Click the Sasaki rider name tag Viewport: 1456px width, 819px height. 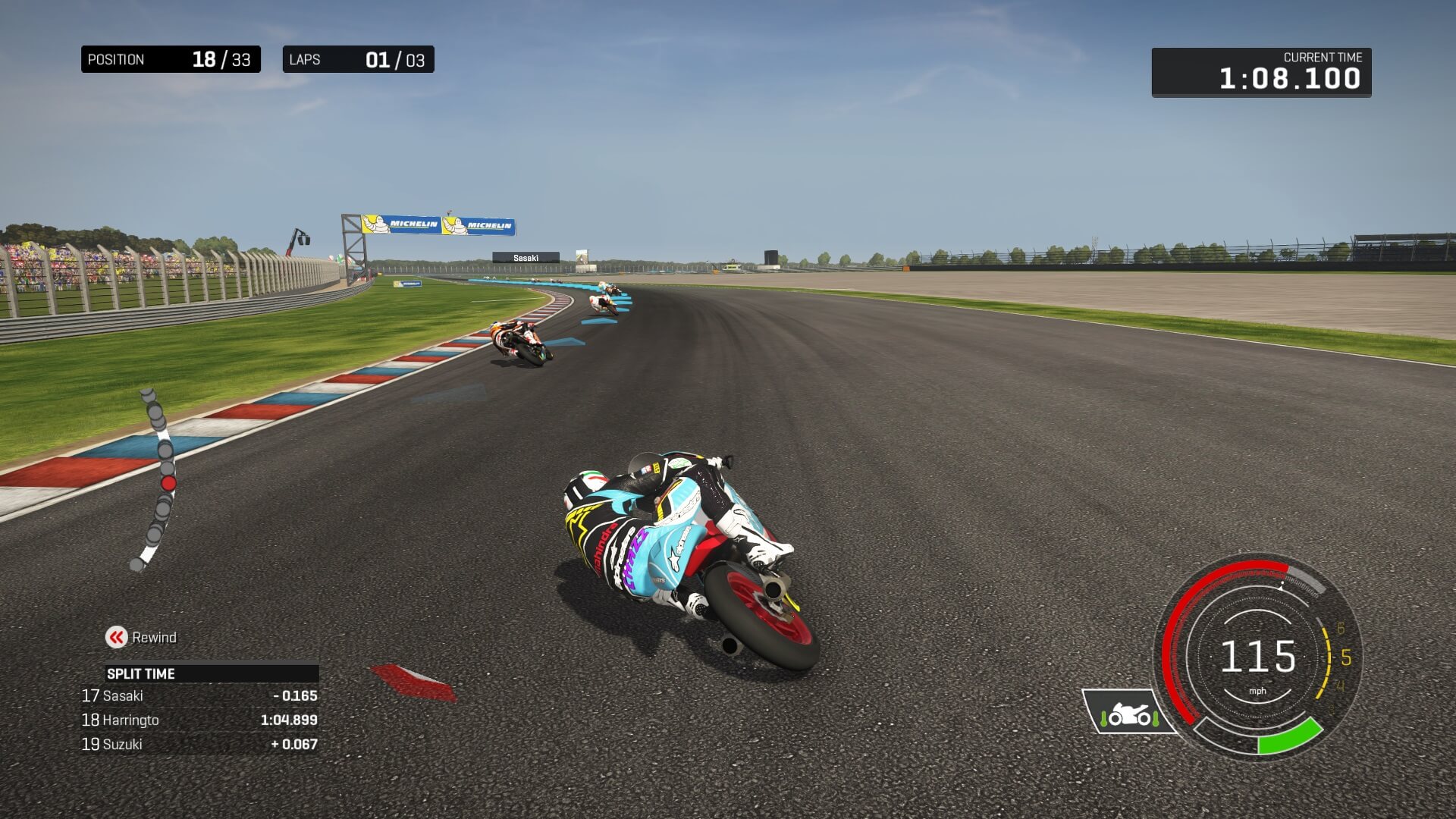click(526, 258)
